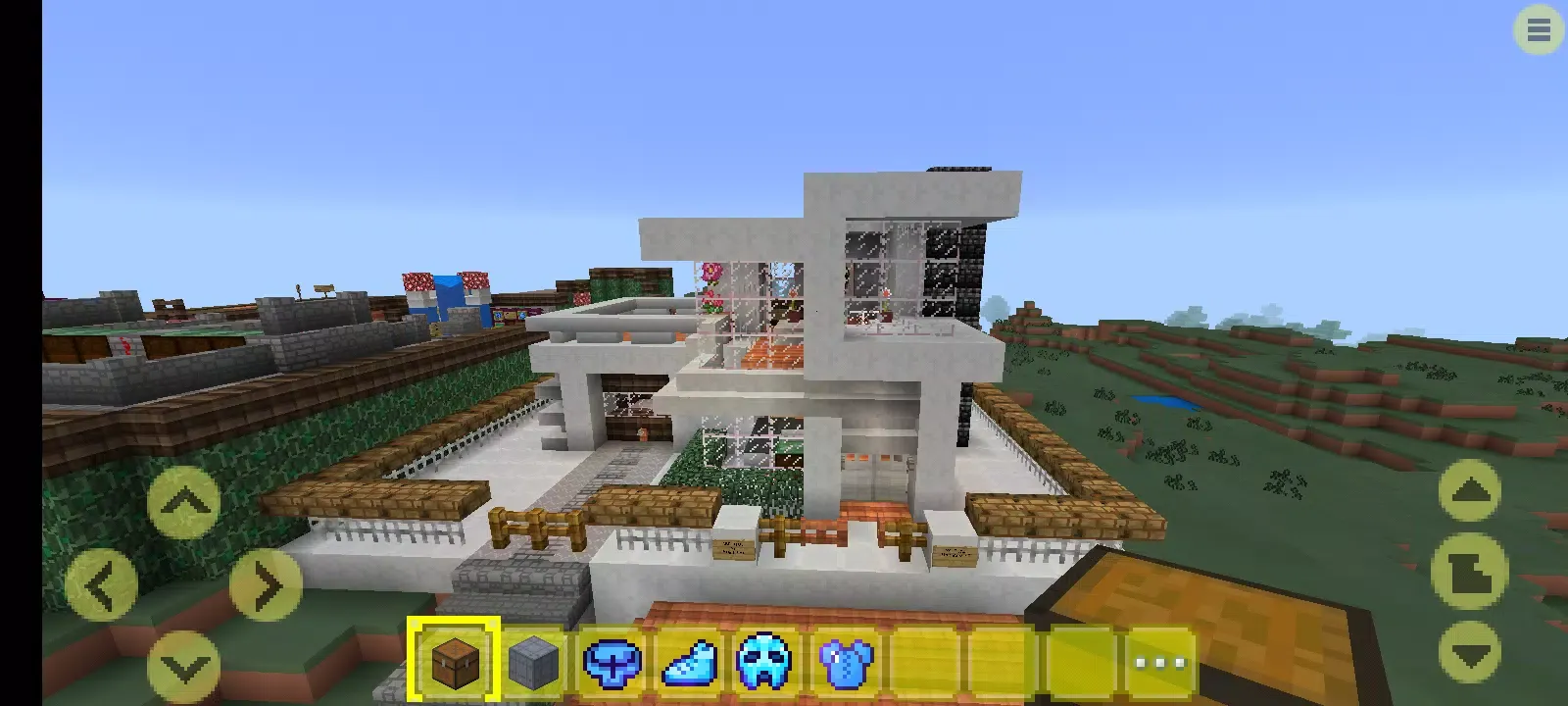Select the diamond boots item

[x=688, y=665]
